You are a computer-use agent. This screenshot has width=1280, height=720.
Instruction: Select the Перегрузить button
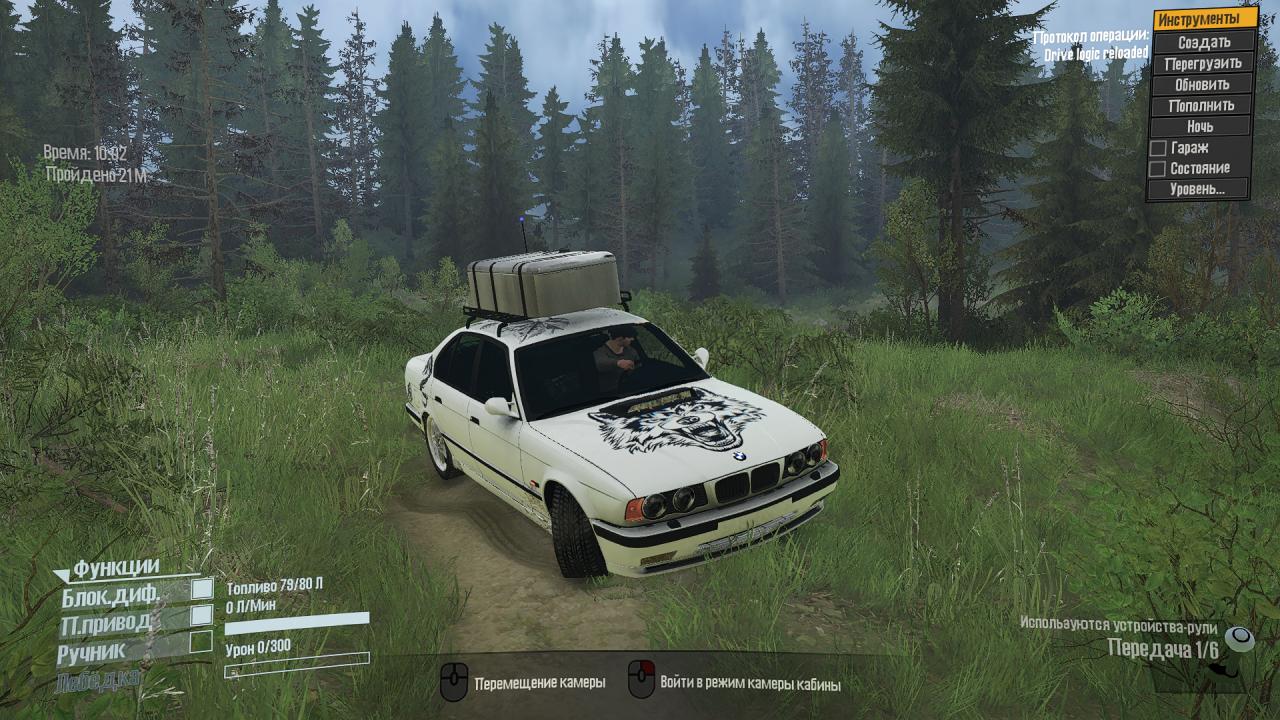[1203, 63]
